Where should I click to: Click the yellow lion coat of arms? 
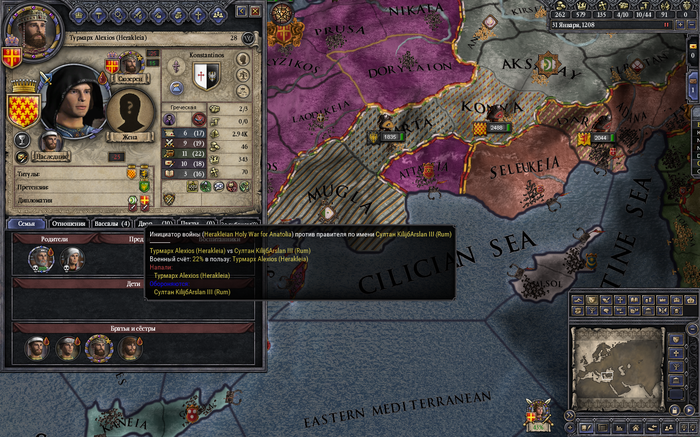(22, 109)
